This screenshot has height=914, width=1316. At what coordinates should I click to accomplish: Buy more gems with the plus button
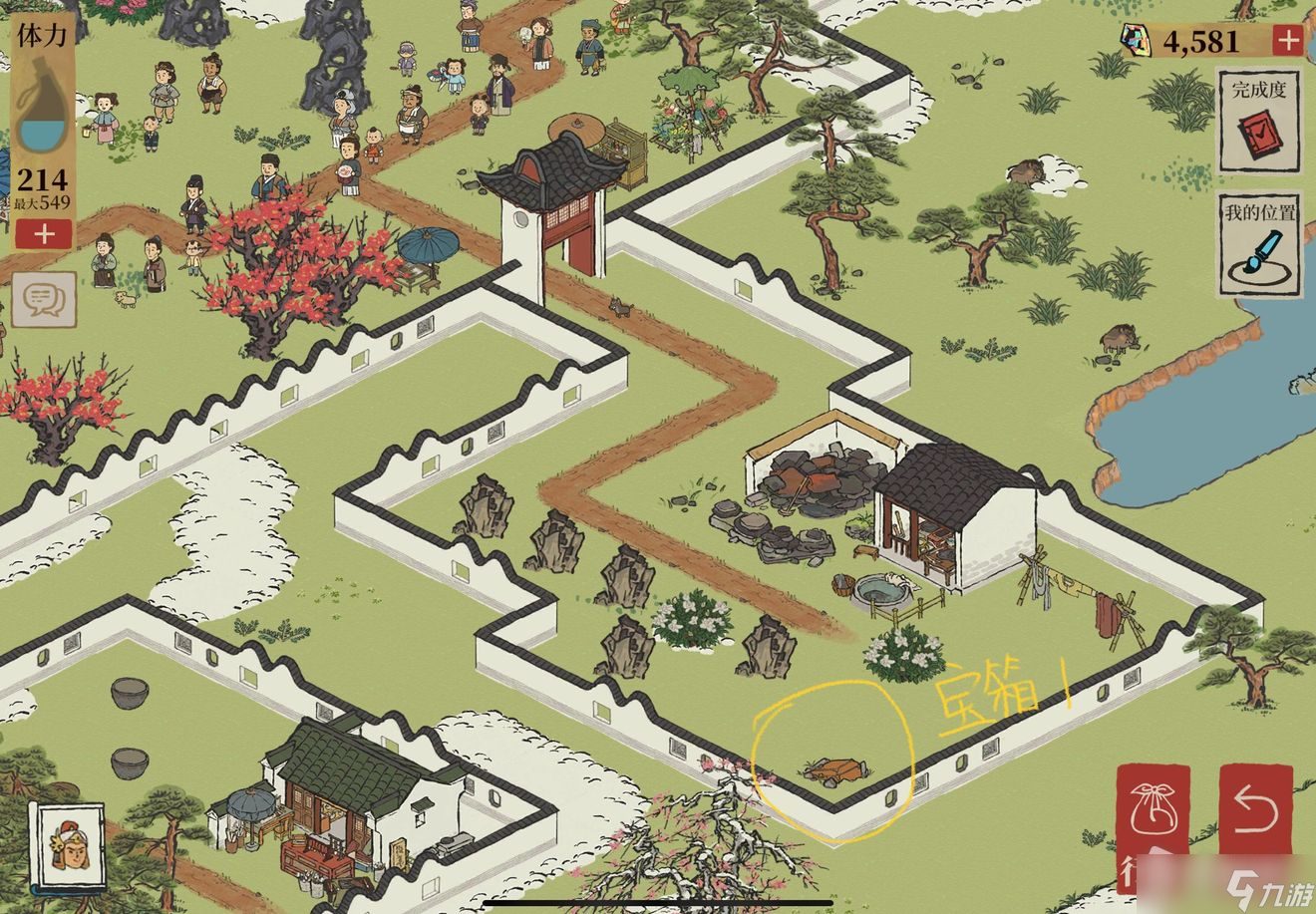pos(1288,40)
